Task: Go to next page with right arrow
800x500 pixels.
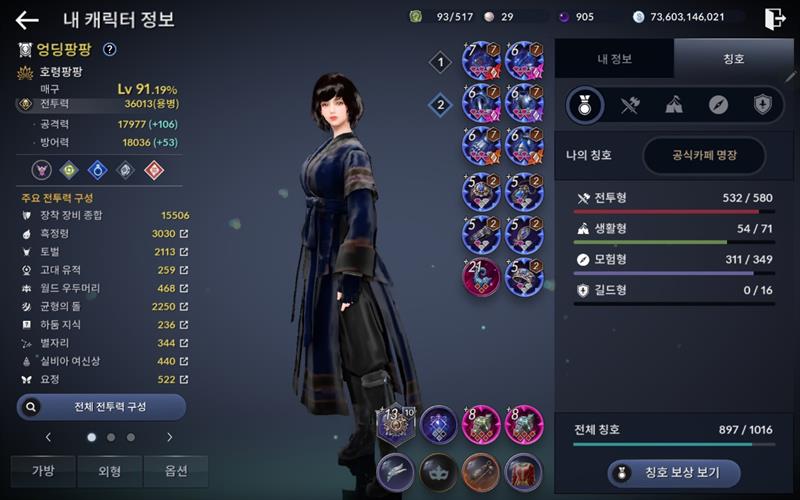Action: 169,437
